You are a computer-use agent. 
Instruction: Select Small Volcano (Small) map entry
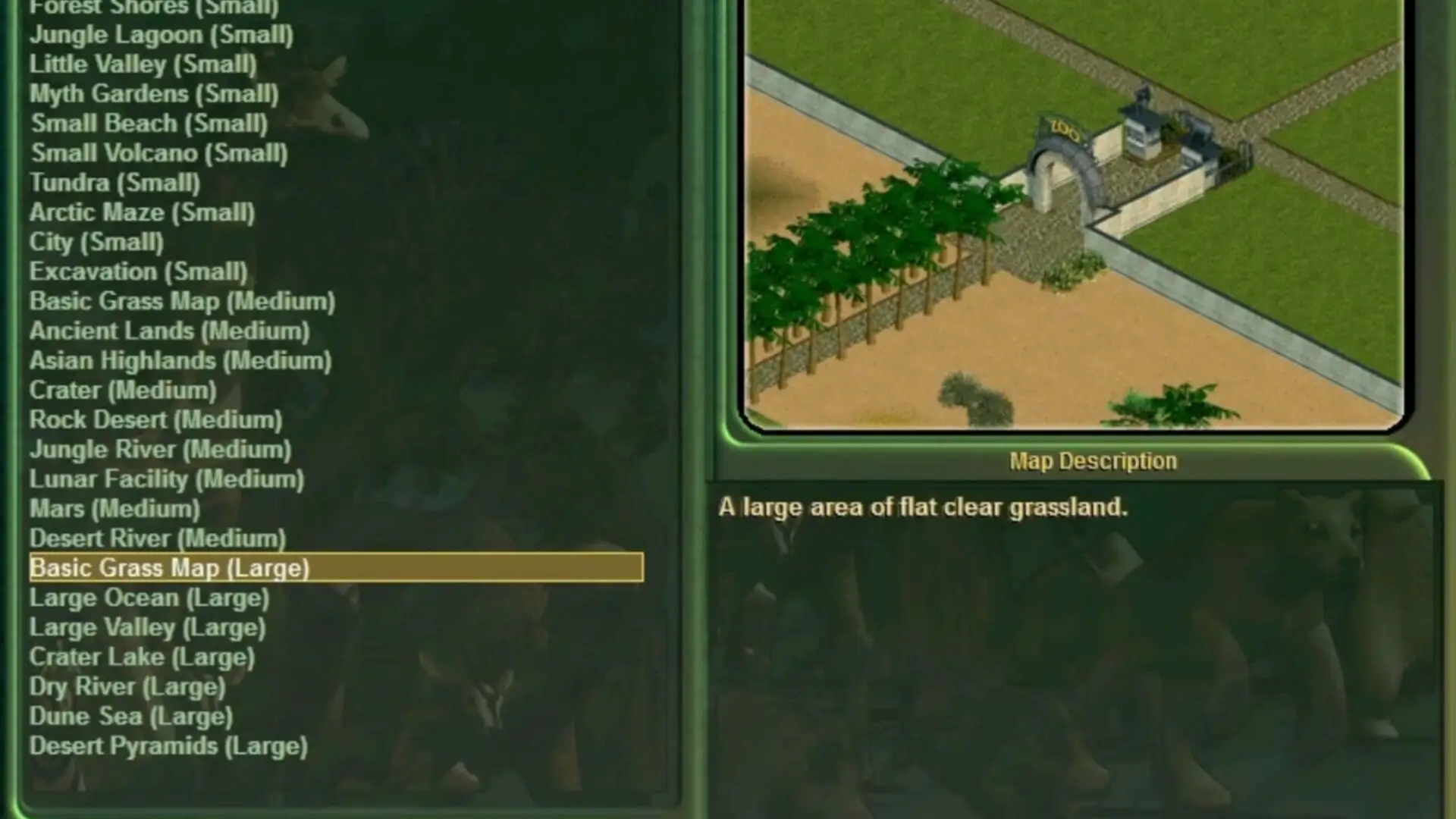(x=159, y=153)
